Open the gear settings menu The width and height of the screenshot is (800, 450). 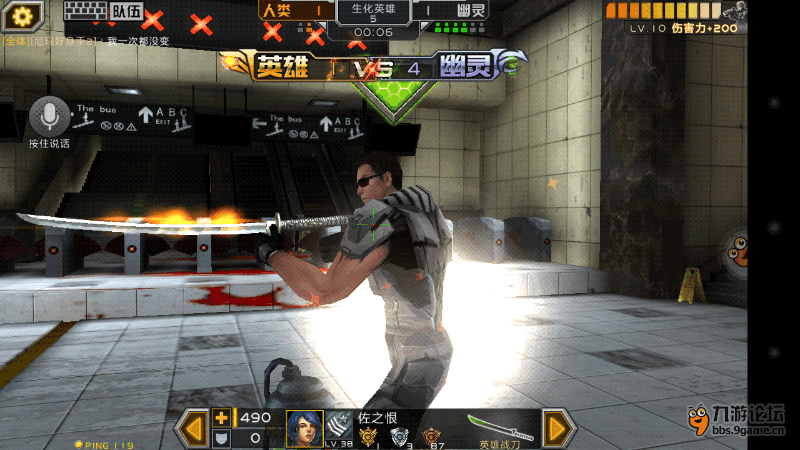22,15
